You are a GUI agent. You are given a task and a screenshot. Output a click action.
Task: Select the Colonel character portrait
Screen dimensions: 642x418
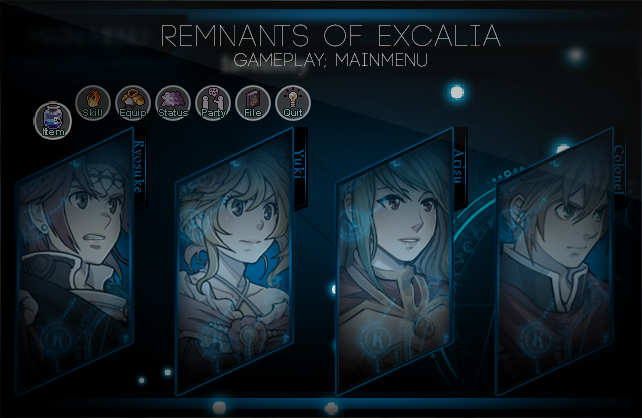(560, 265)
